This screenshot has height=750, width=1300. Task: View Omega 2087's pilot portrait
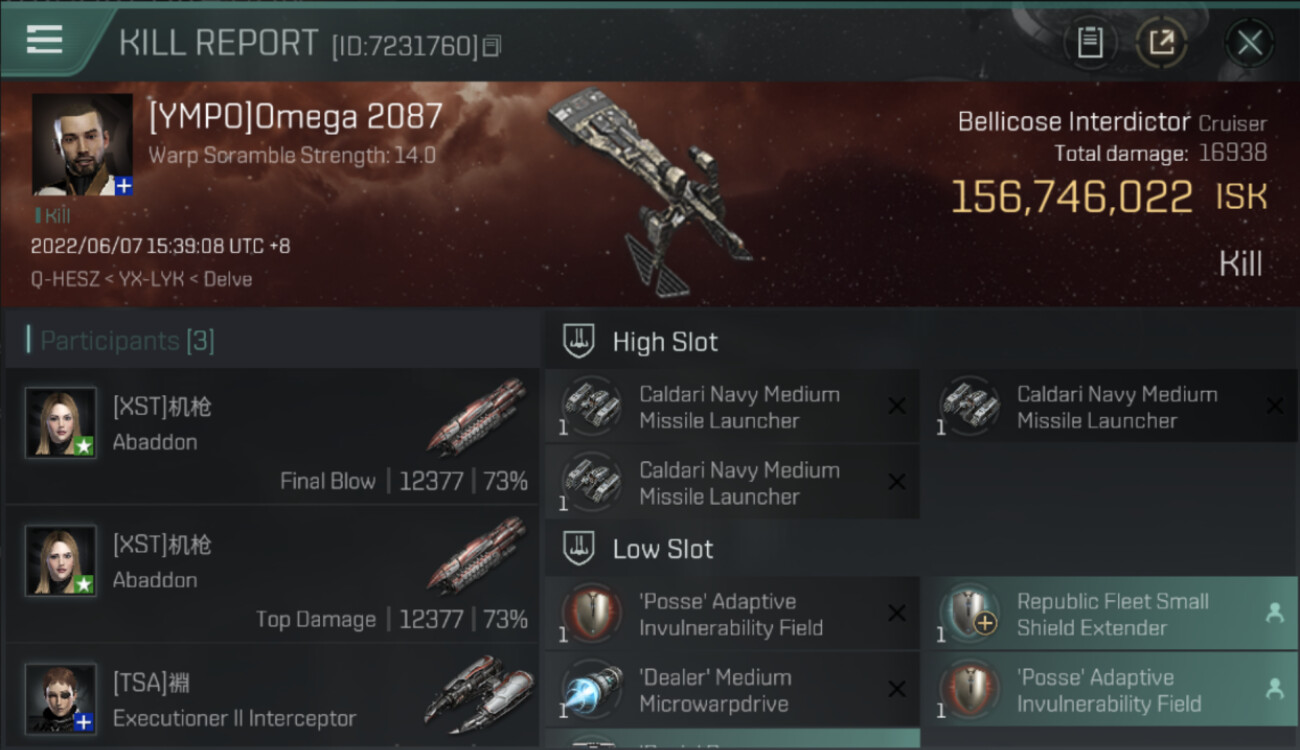82,144
